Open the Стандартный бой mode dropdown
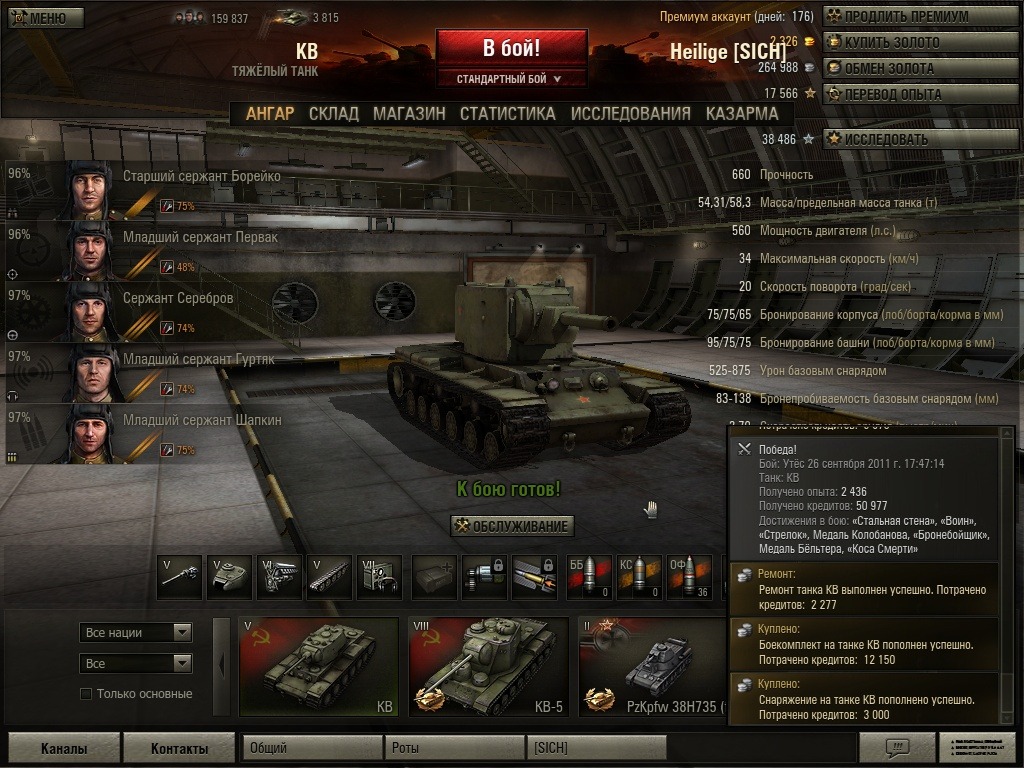Viewport: 1024px width, 768px height. click(510, 78)
